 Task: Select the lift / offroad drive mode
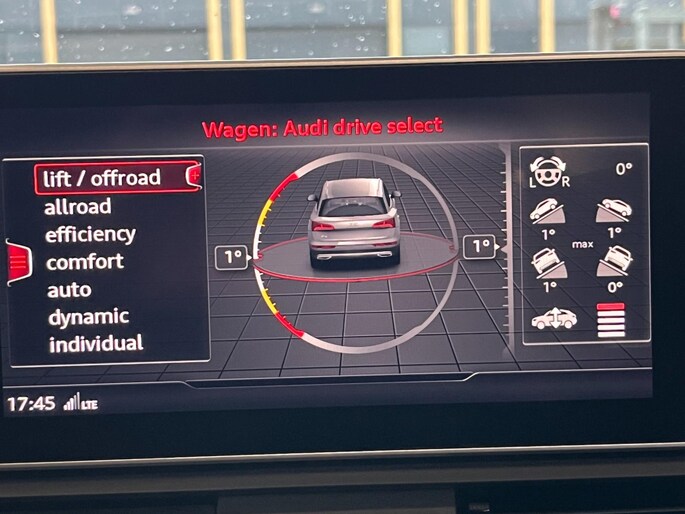click(x=101, y=178)
